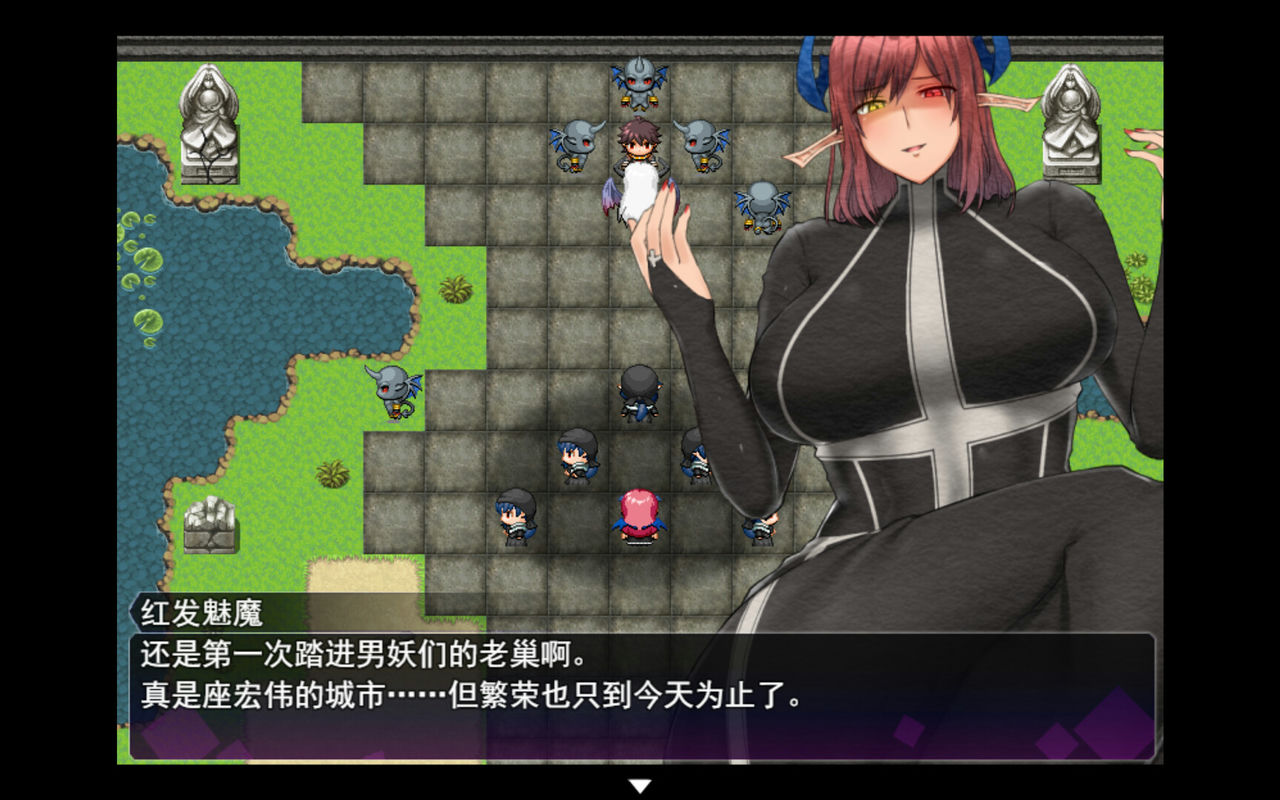Select the hooded villager sprite at bottom left
This screenshot has width=1280, height=800.
pos(515,520)
